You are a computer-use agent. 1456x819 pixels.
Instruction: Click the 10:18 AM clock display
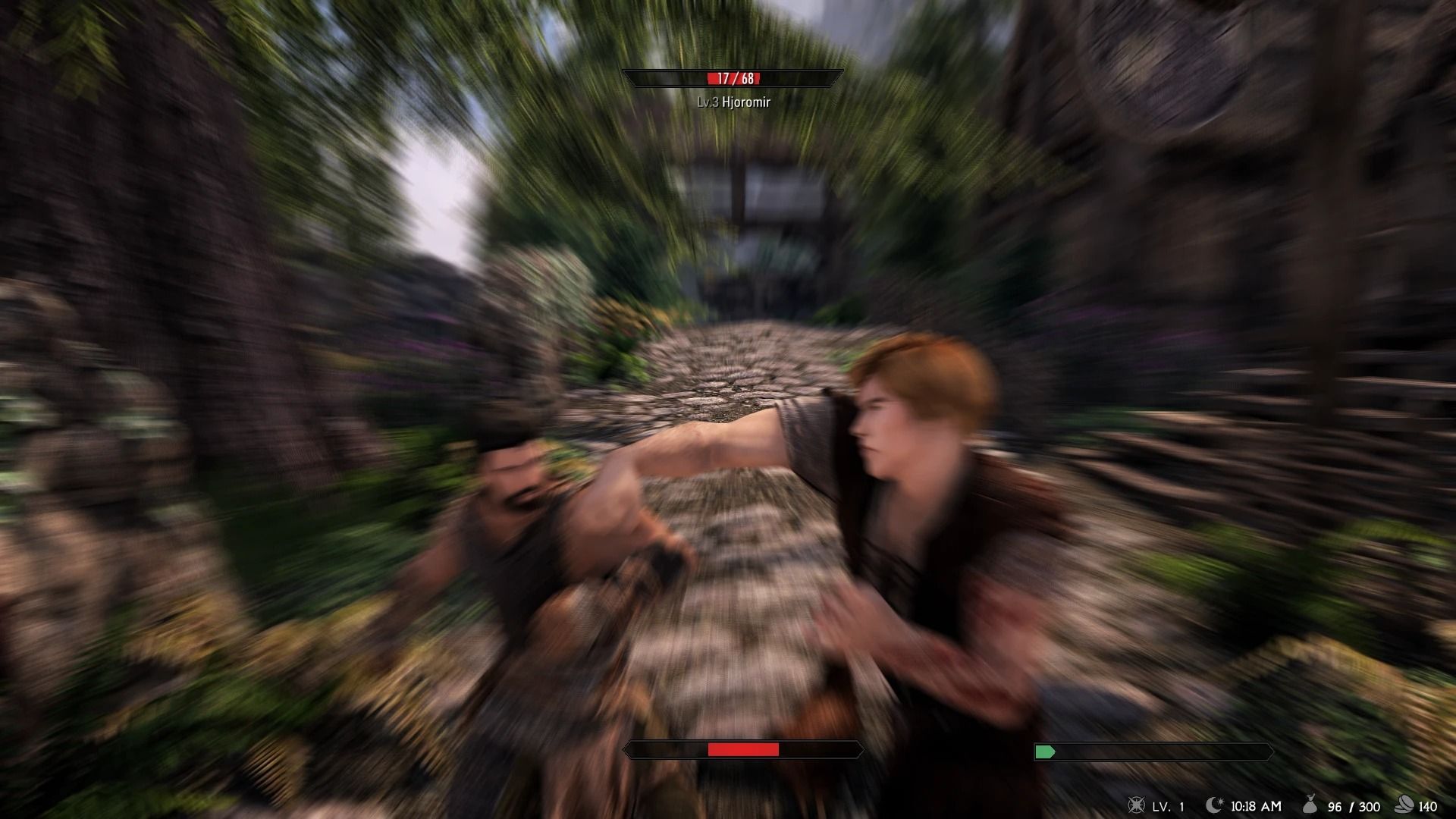(x=1257, y=805)
